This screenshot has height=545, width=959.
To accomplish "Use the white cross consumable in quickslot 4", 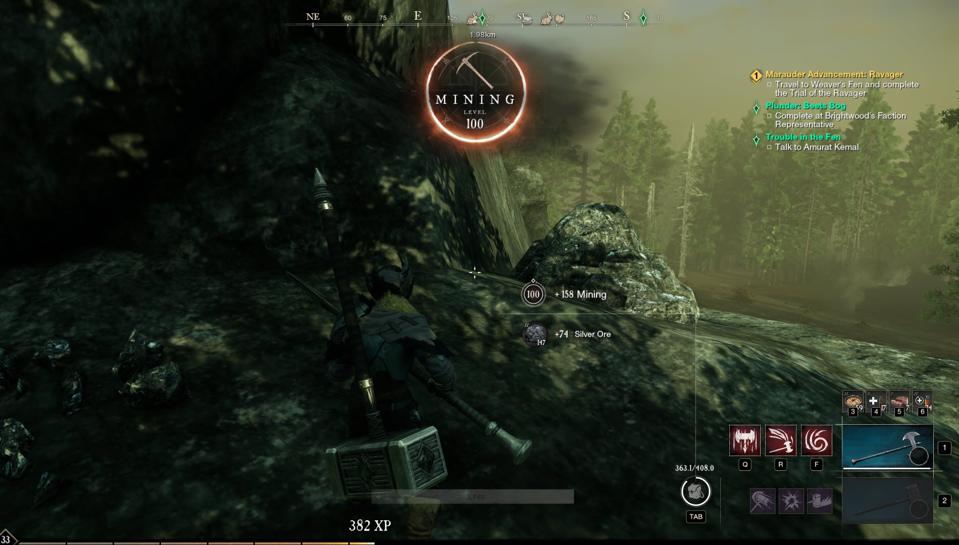I will (875, 402).
